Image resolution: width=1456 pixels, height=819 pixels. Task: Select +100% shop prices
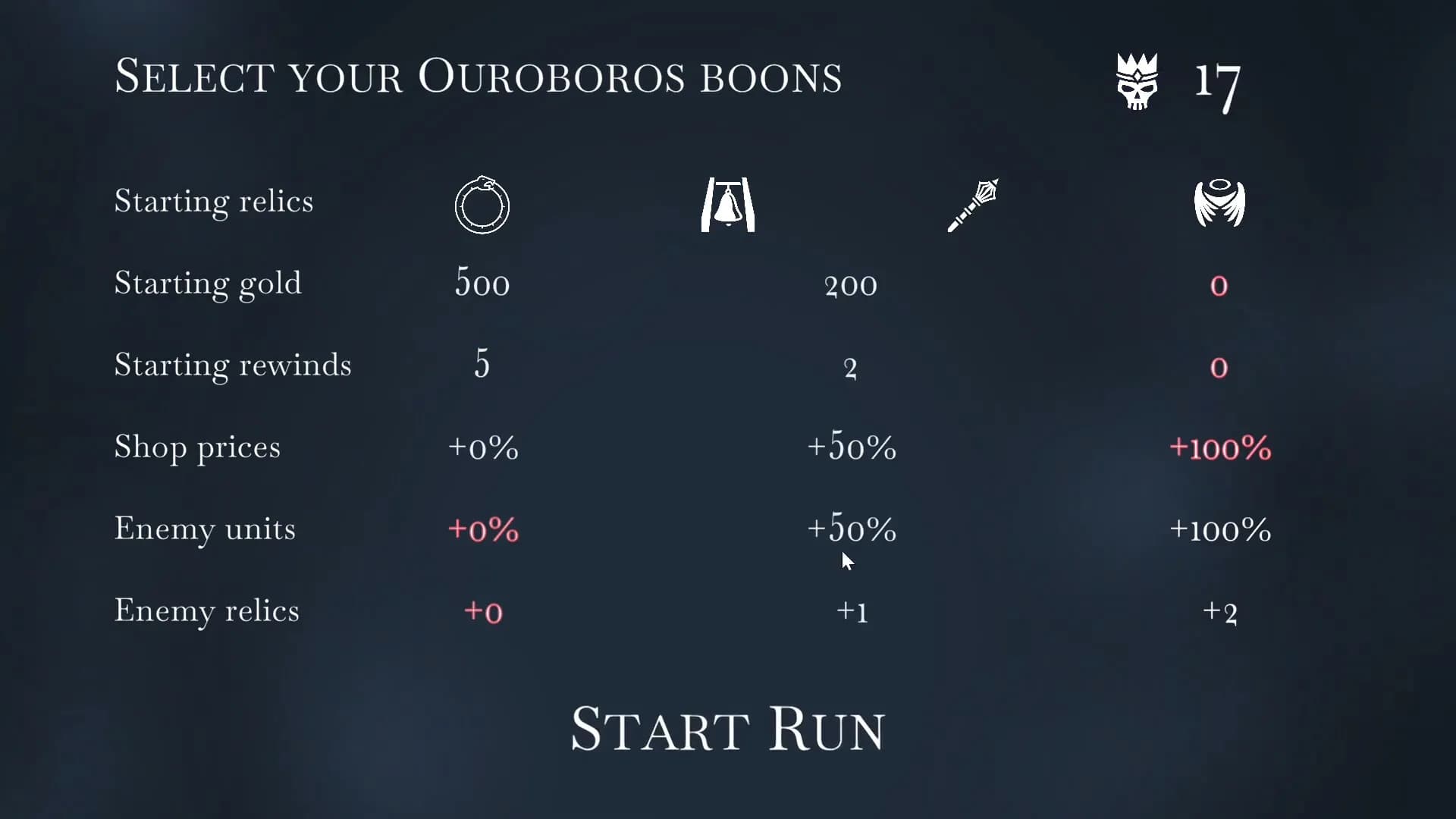(x=1219, y=449)
